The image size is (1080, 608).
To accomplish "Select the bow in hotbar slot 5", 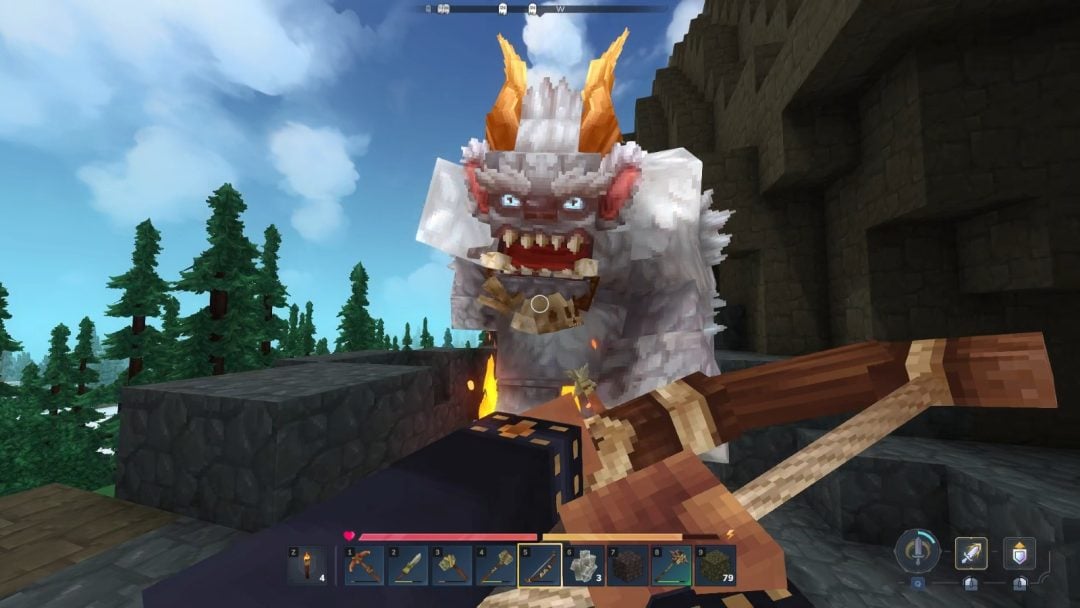I will coord(539,566).
